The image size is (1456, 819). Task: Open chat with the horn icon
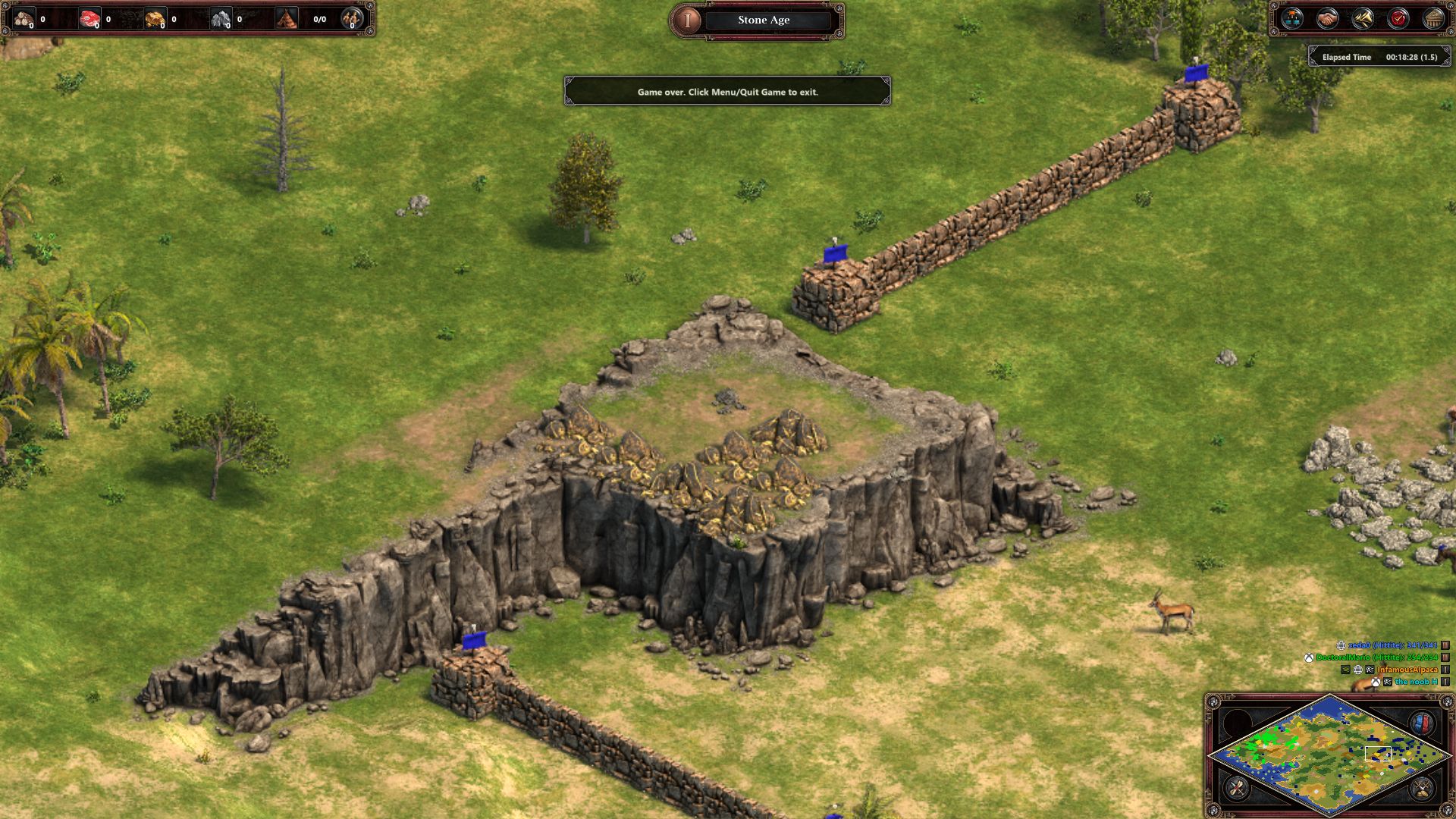coord(1362,17)
